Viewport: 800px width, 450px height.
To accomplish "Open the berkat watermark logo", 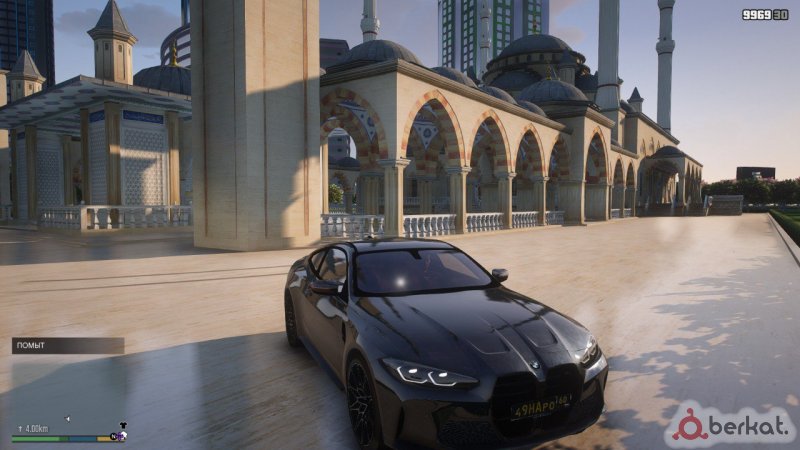I will click(x=731, y=424).
